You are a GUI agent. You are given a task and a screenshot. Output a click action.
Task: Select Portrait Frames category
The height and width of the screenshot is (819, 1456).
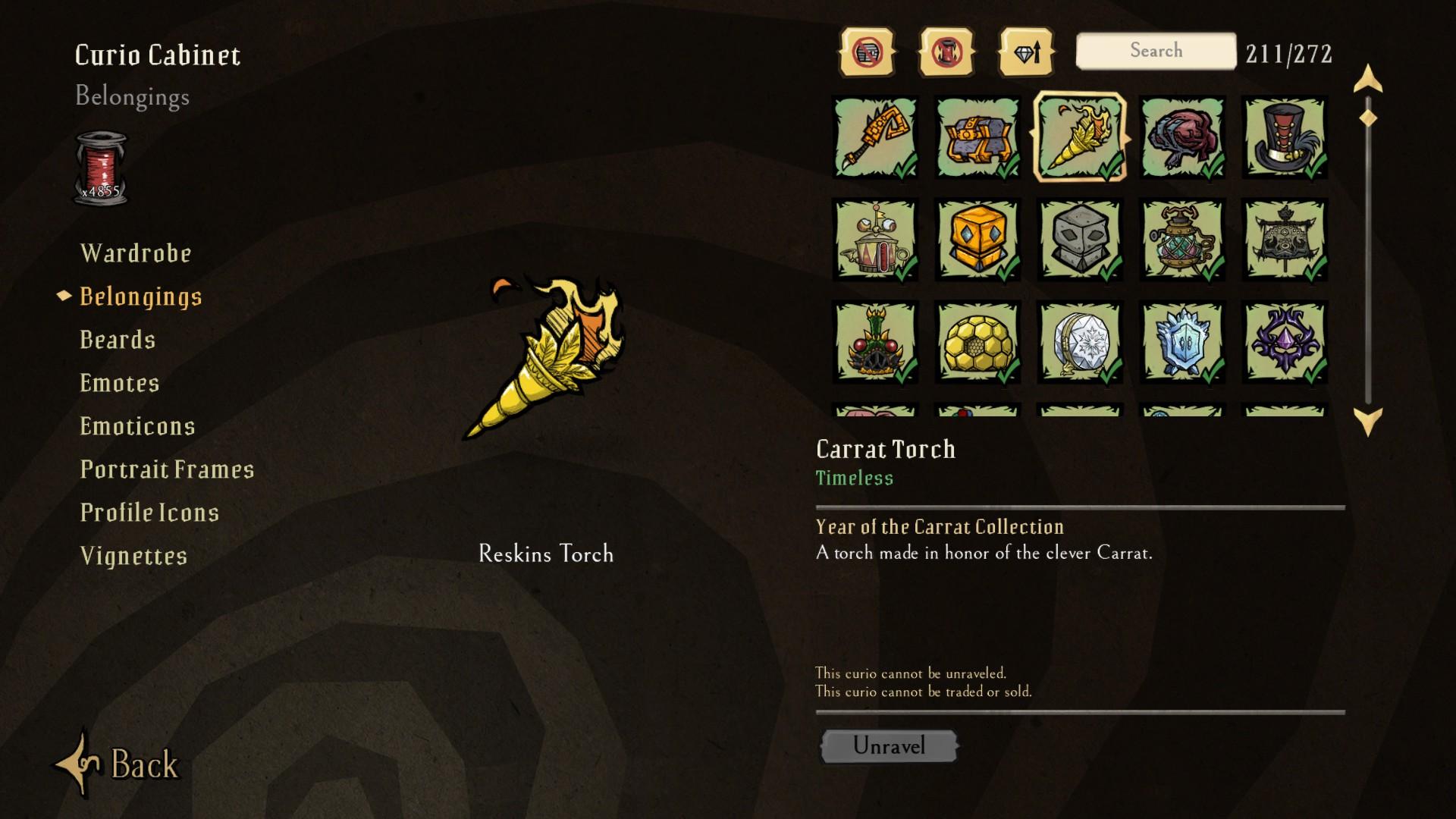(x=167, y=469)
